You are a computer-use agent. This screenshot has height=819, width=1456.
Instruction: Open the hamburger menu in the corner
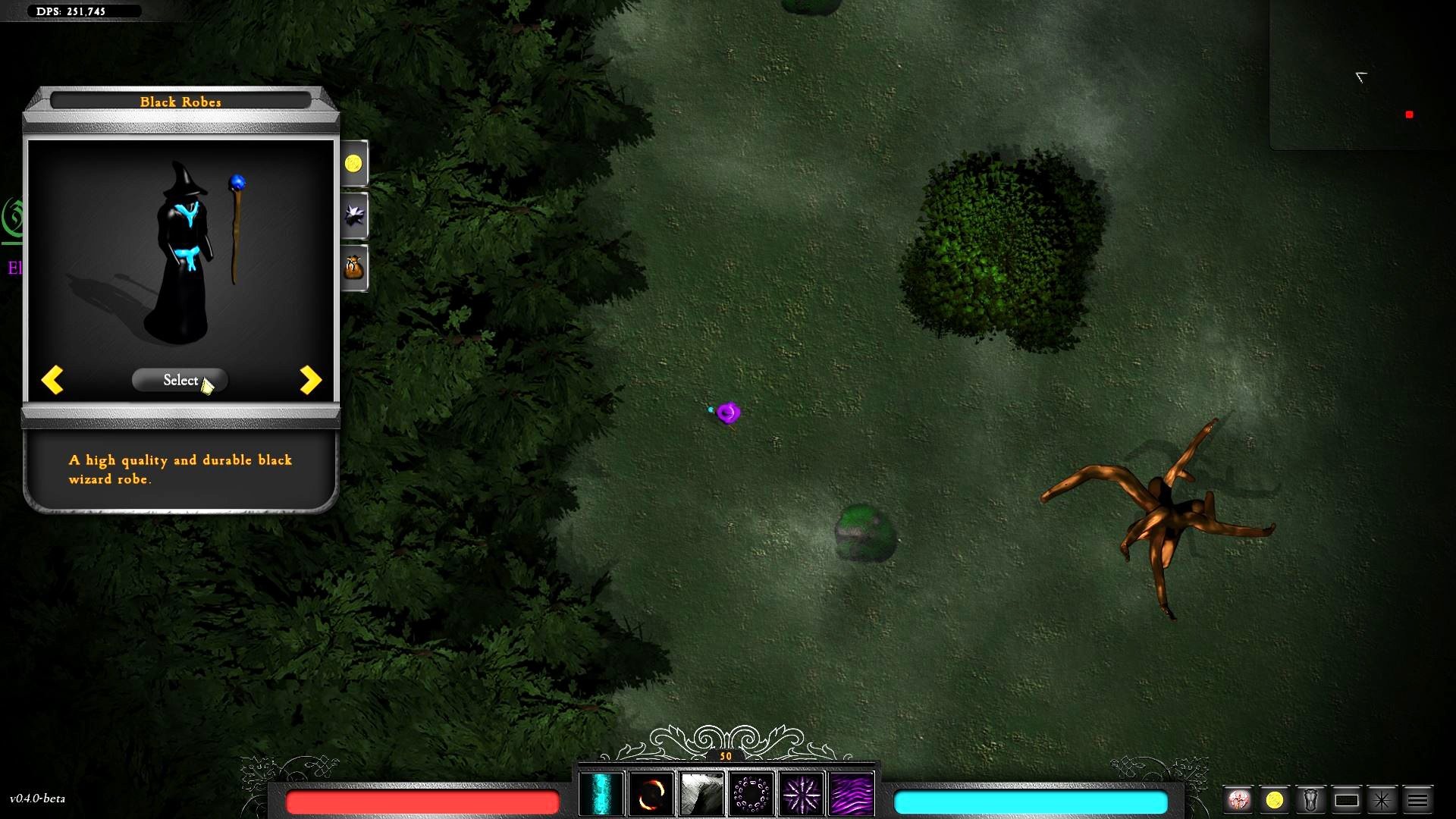point(1418,799)
